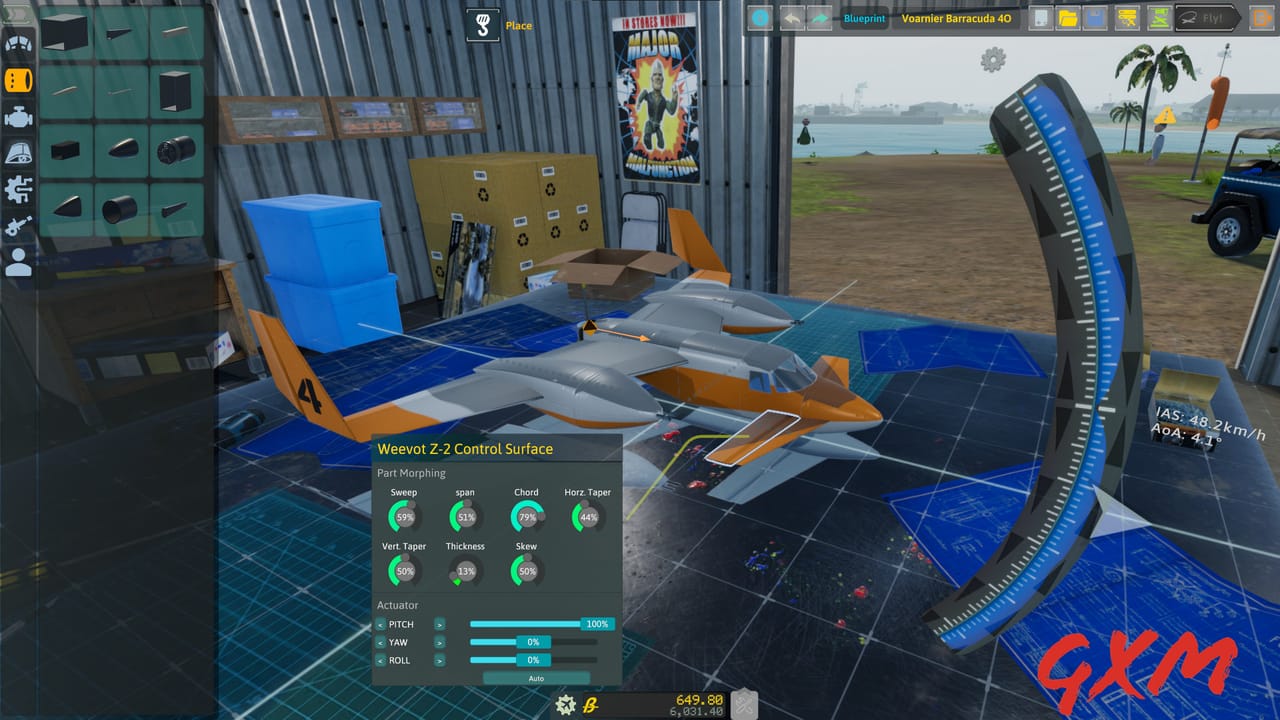Select the engine parts category icon
The width and height of the screenshot is (1280, 720).
18,115
